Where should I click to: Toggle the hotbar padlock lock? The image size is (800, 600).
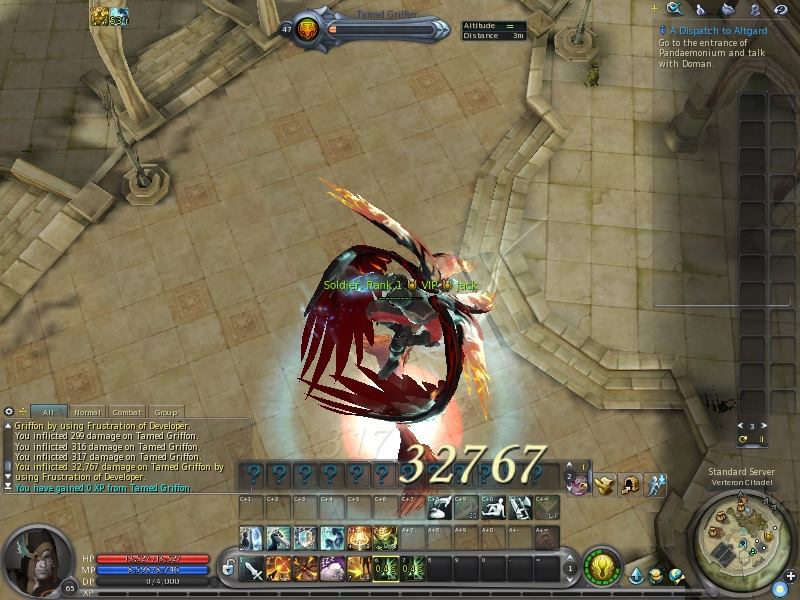(229, 569)
